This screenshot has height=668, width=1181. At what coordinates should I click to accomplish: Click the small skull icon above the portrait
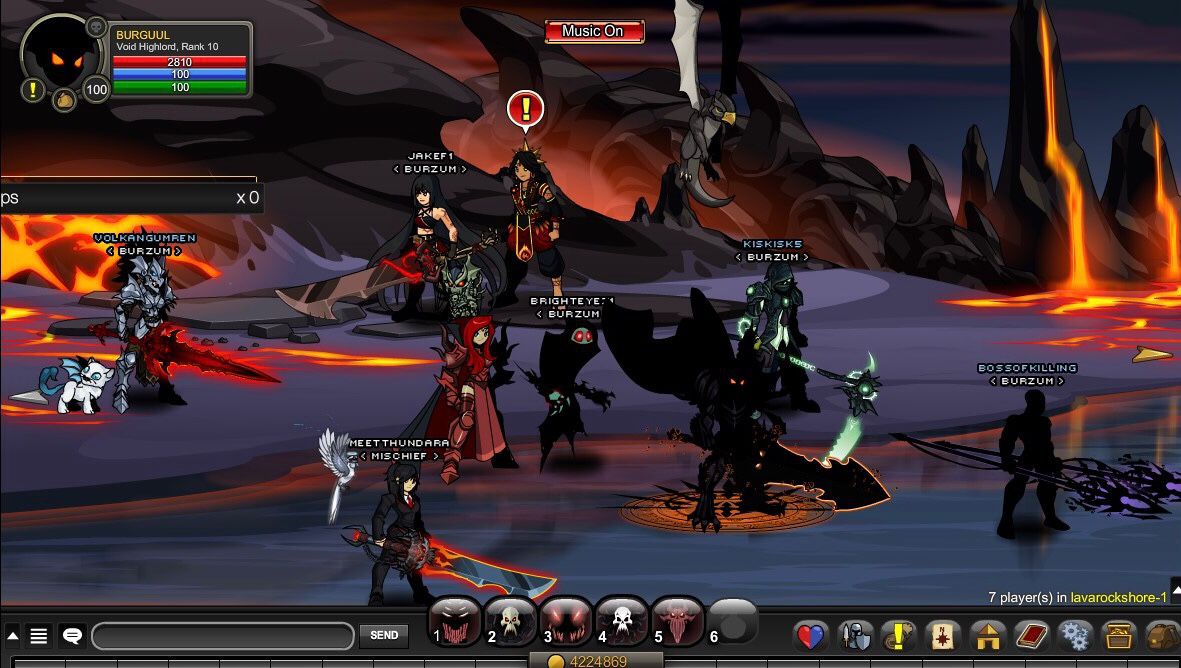[96, 27]
